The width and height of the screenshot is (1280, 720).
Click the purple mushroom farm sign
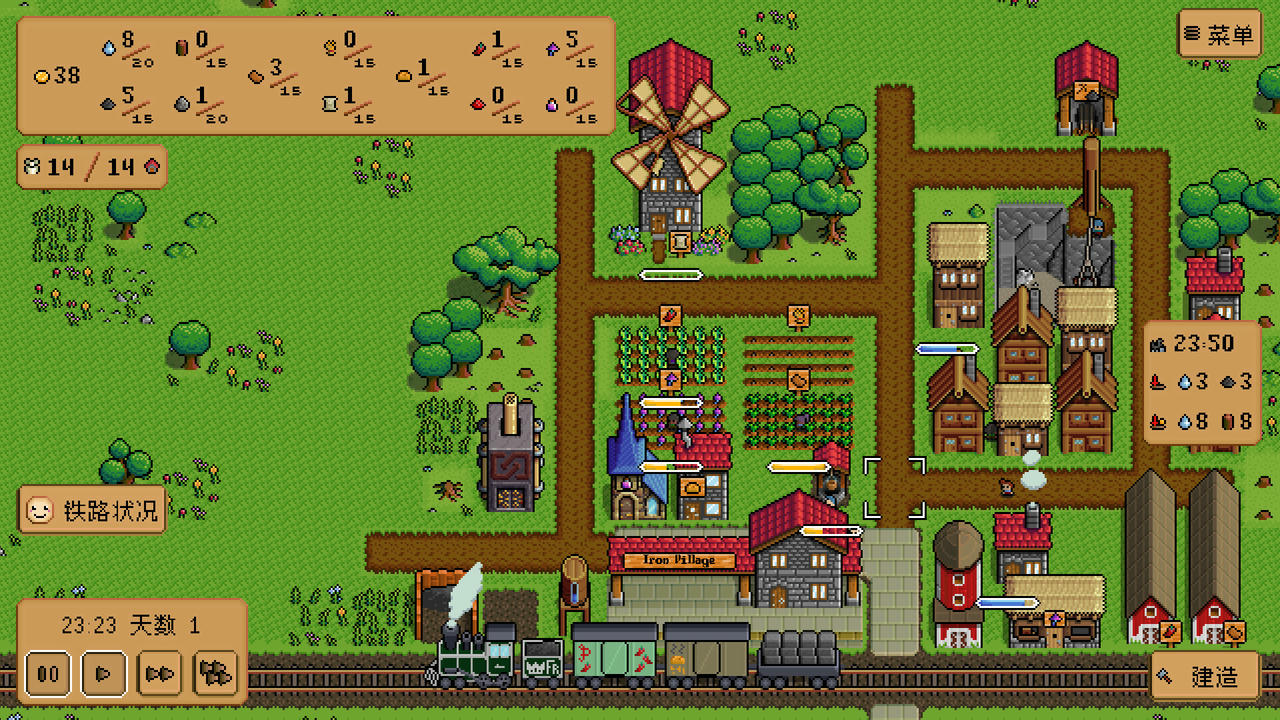tap(670, 381)
